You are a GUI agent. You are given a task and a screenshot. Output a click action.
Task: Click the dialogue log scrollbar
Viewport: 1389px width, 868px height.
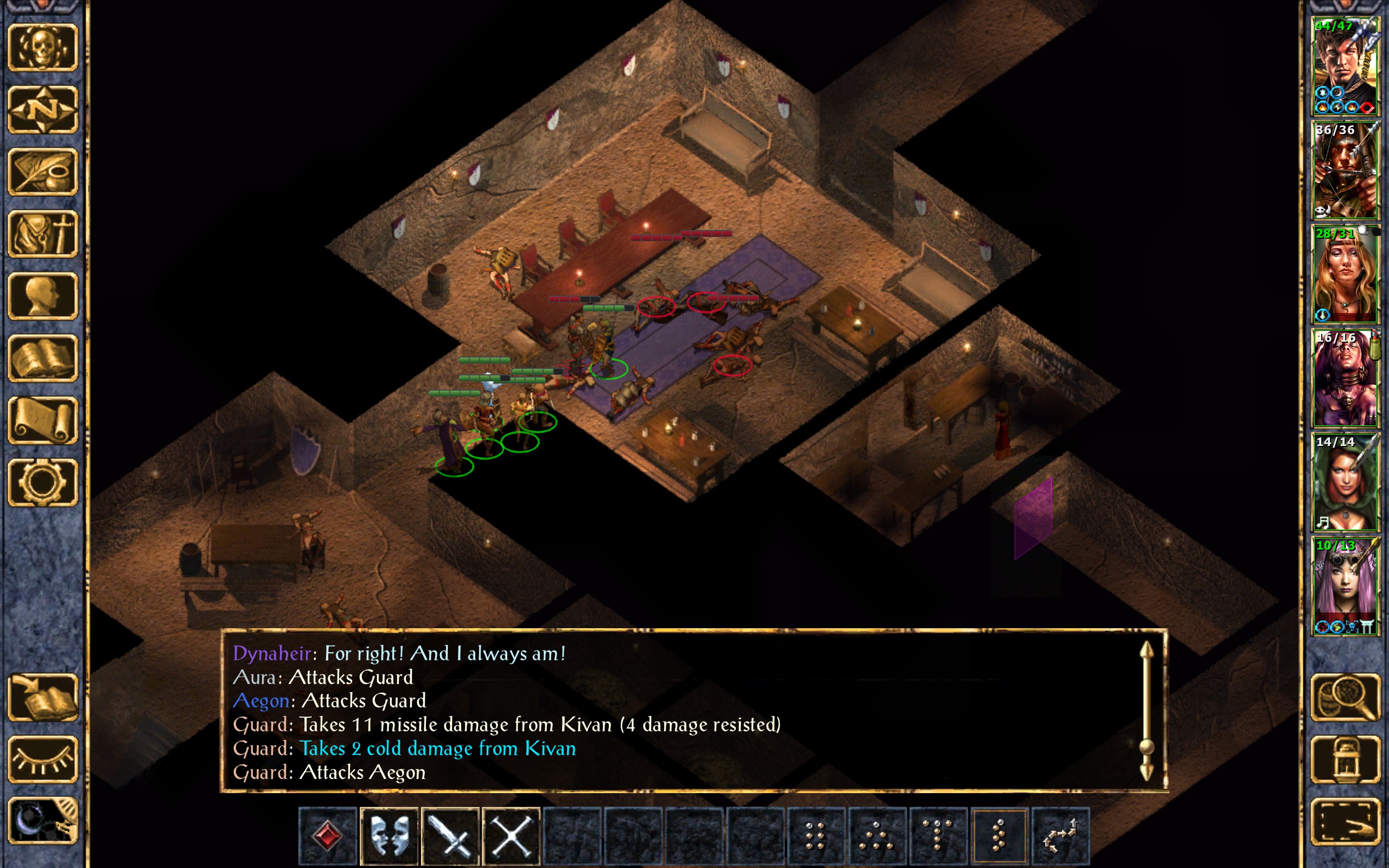pos(1146,712)
